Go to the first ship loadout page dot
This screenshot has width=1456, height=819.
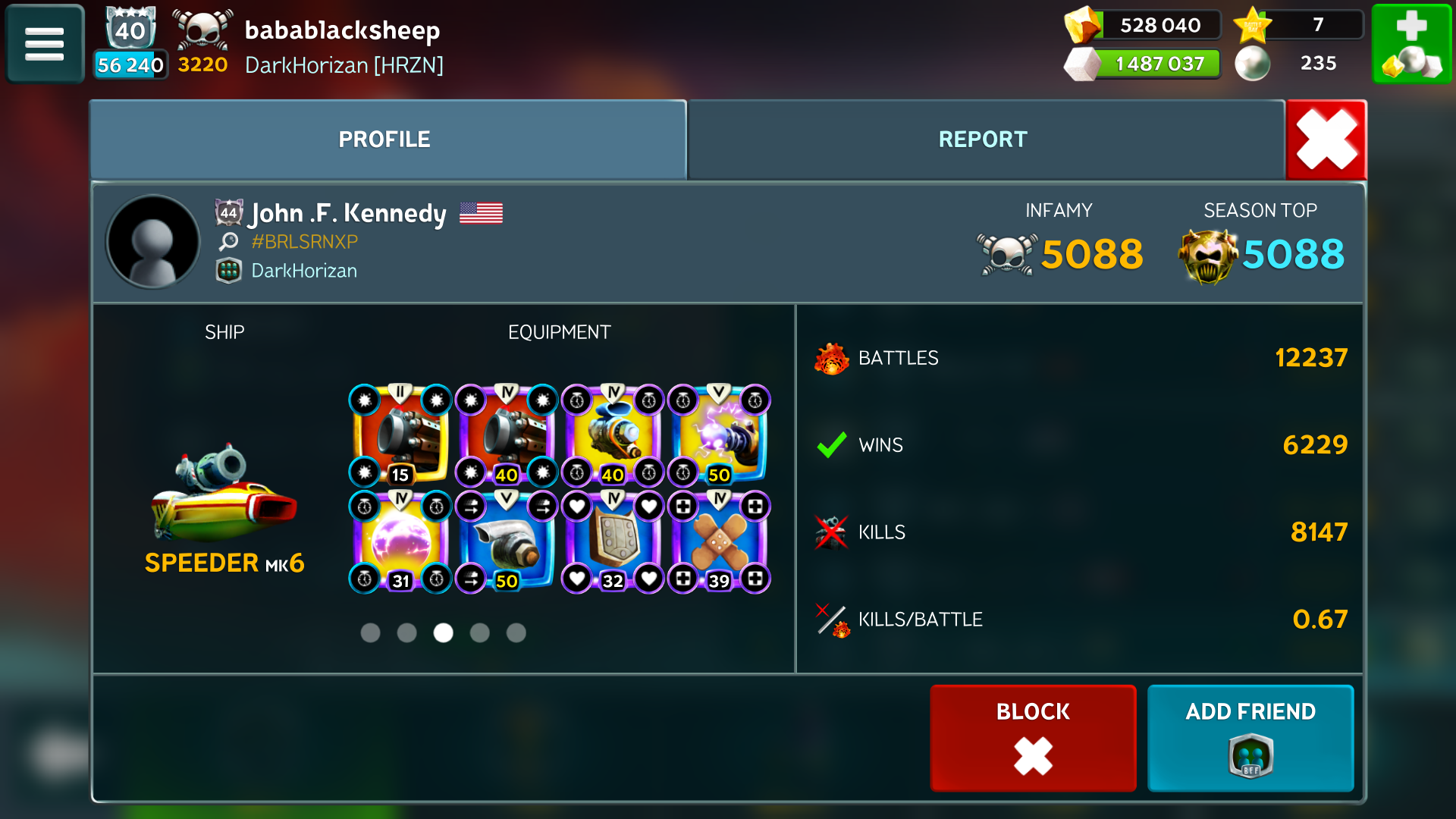(x=370, y=632)
